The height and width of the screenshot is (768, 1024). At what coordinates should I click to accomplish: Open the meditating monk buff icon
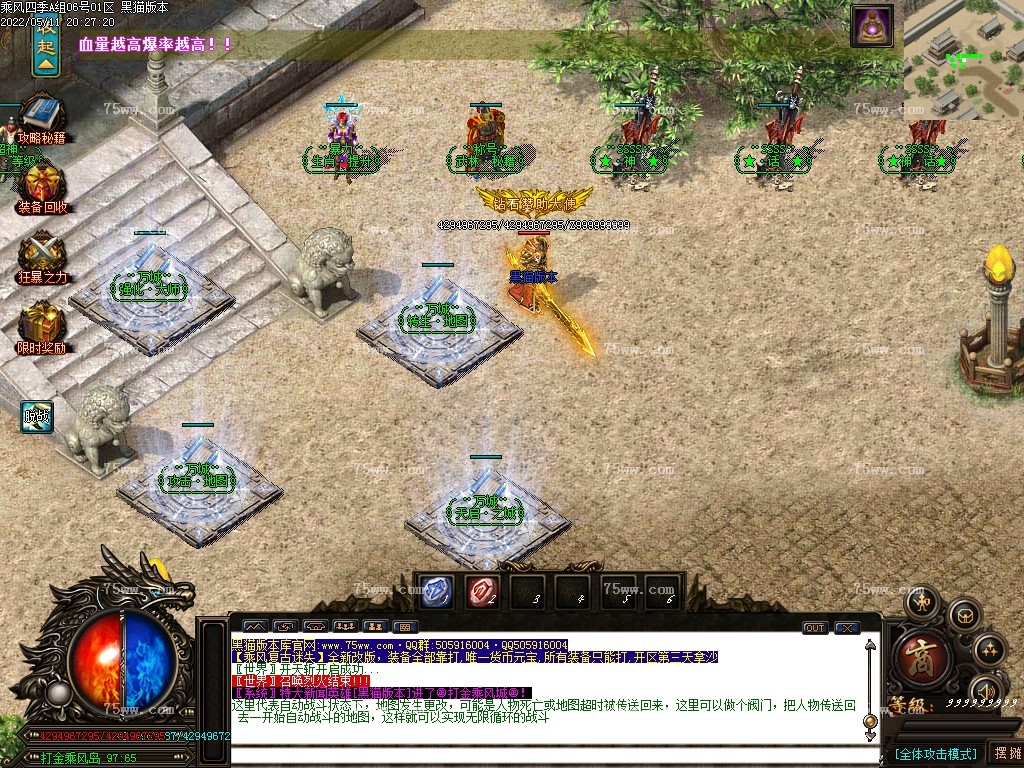tap(871, 26)
